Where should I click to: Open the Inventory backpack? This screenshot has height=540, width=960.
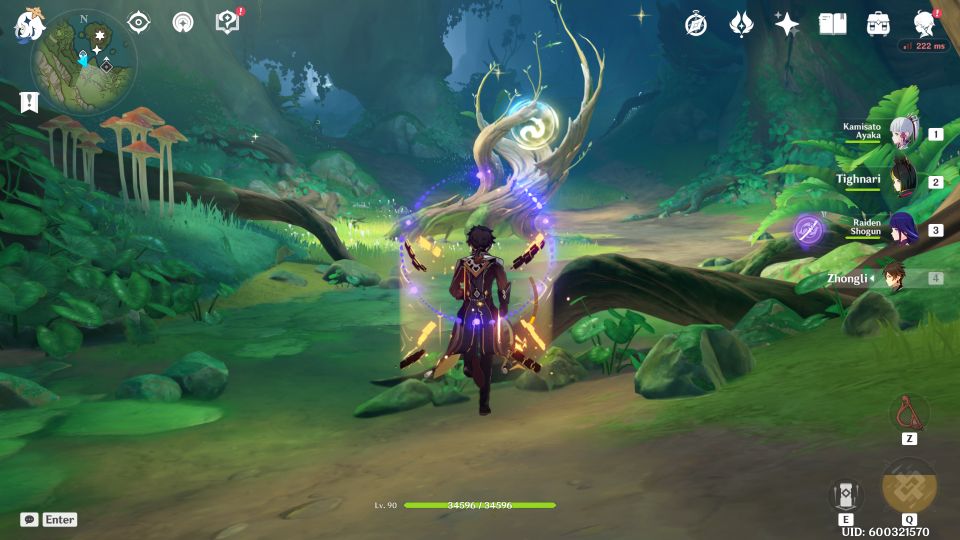tap(879, 24)
